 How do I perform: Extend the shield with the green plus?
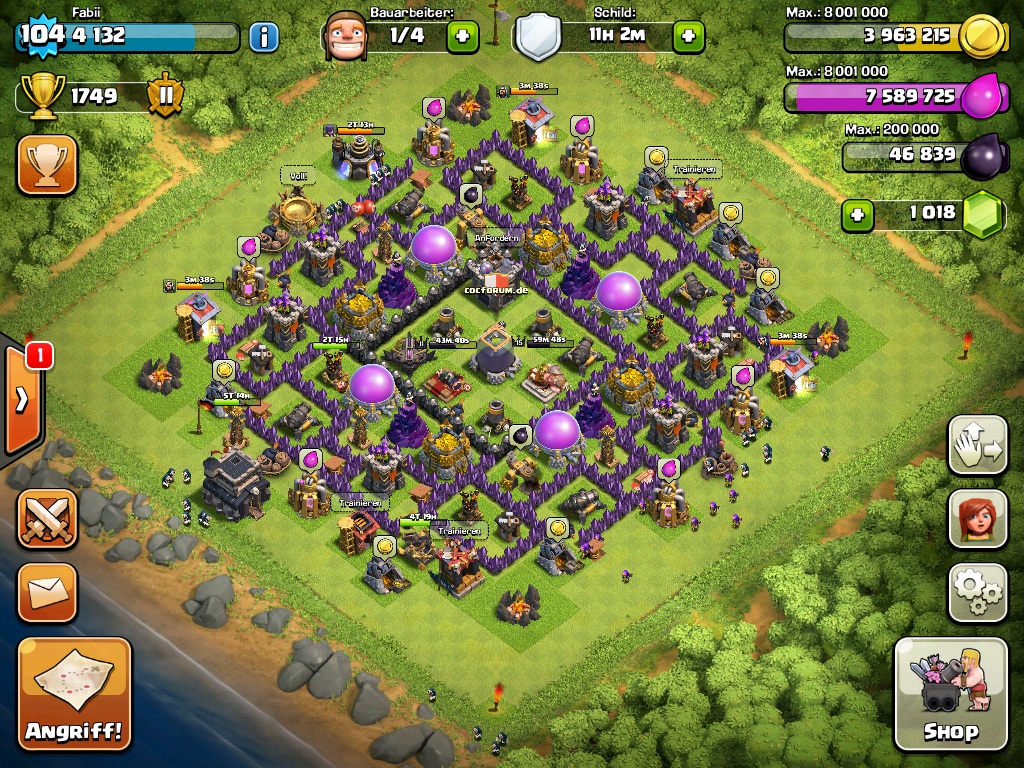688,37
